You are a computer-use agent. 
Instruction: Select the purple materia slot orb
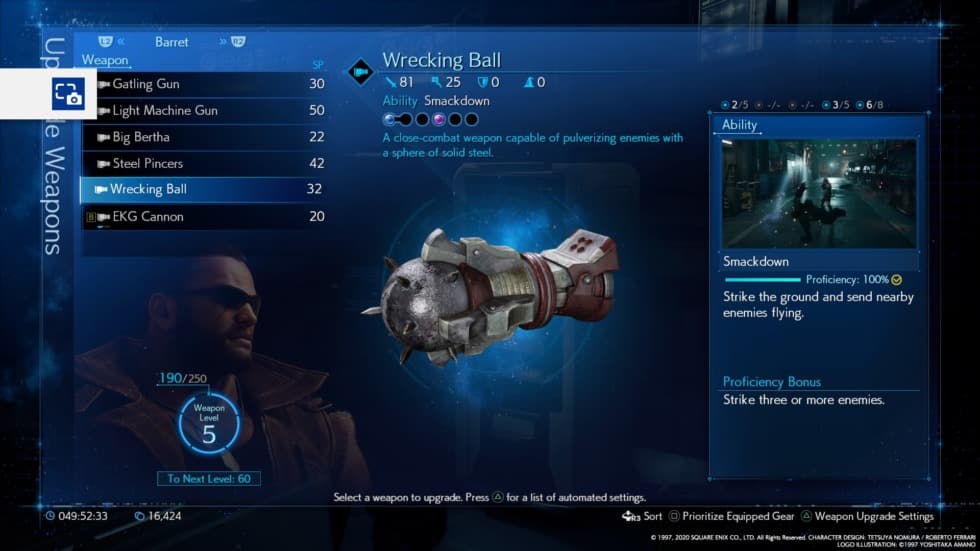(x=439, y=119)
